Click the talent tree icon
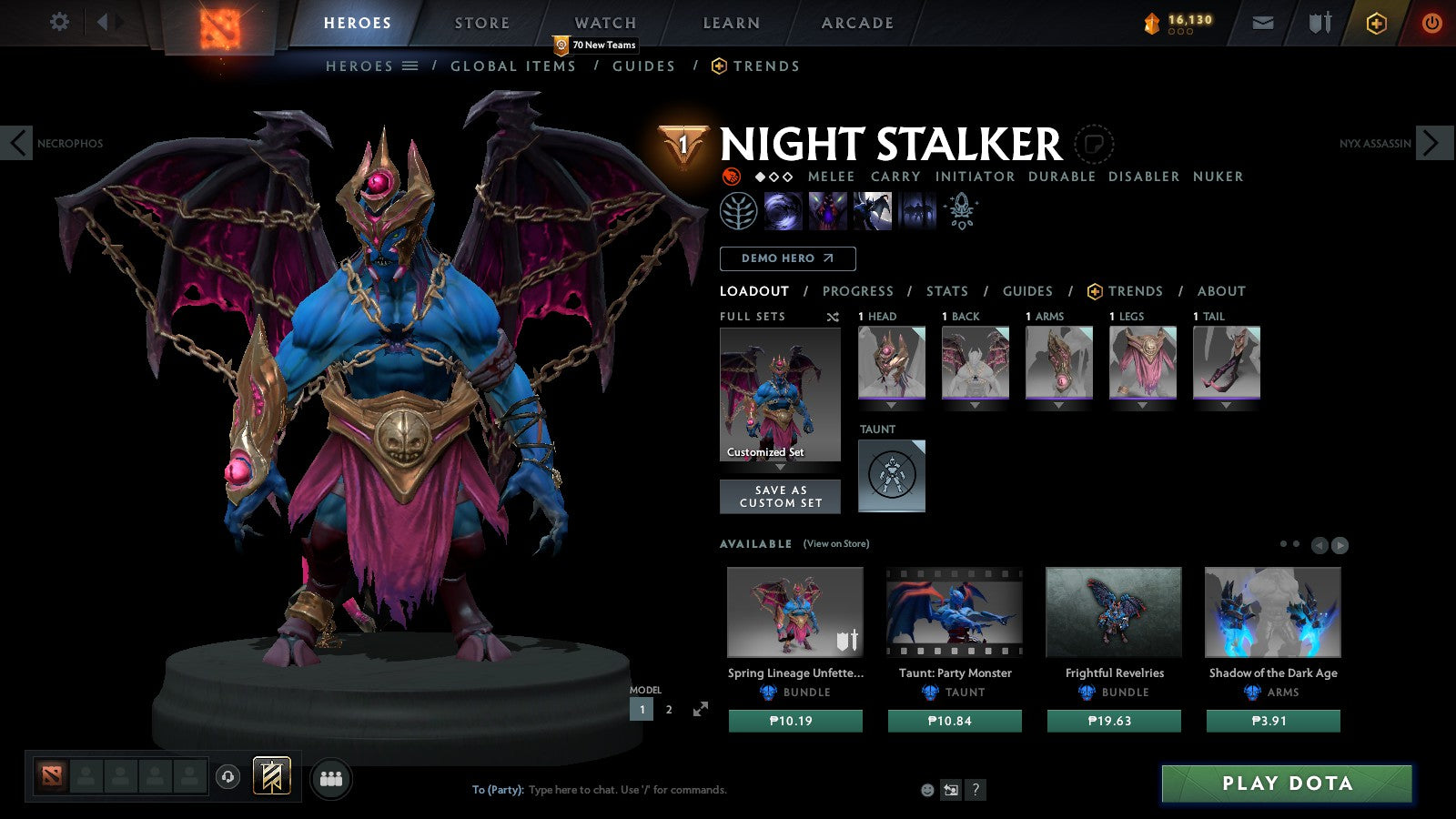The width and height of the screenshot is (1456, 819). coord(740,211)
